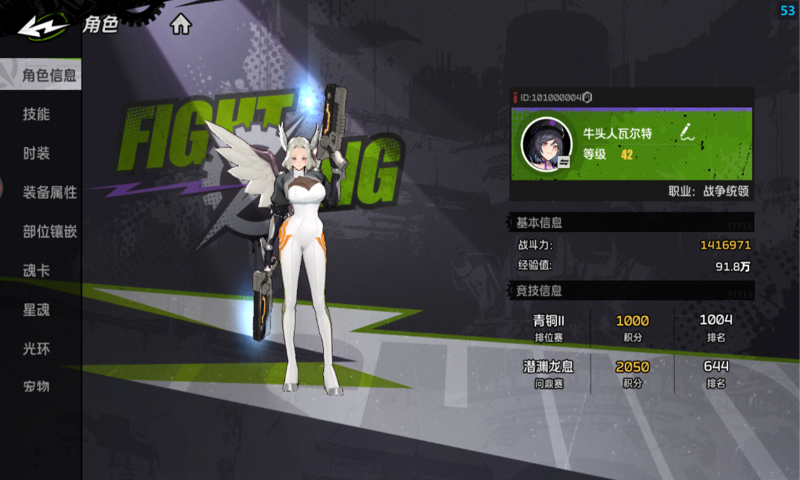Viewport: 800px width, 480px height.
Task: Click the player avatar portrait
Action: click(546, 143)
